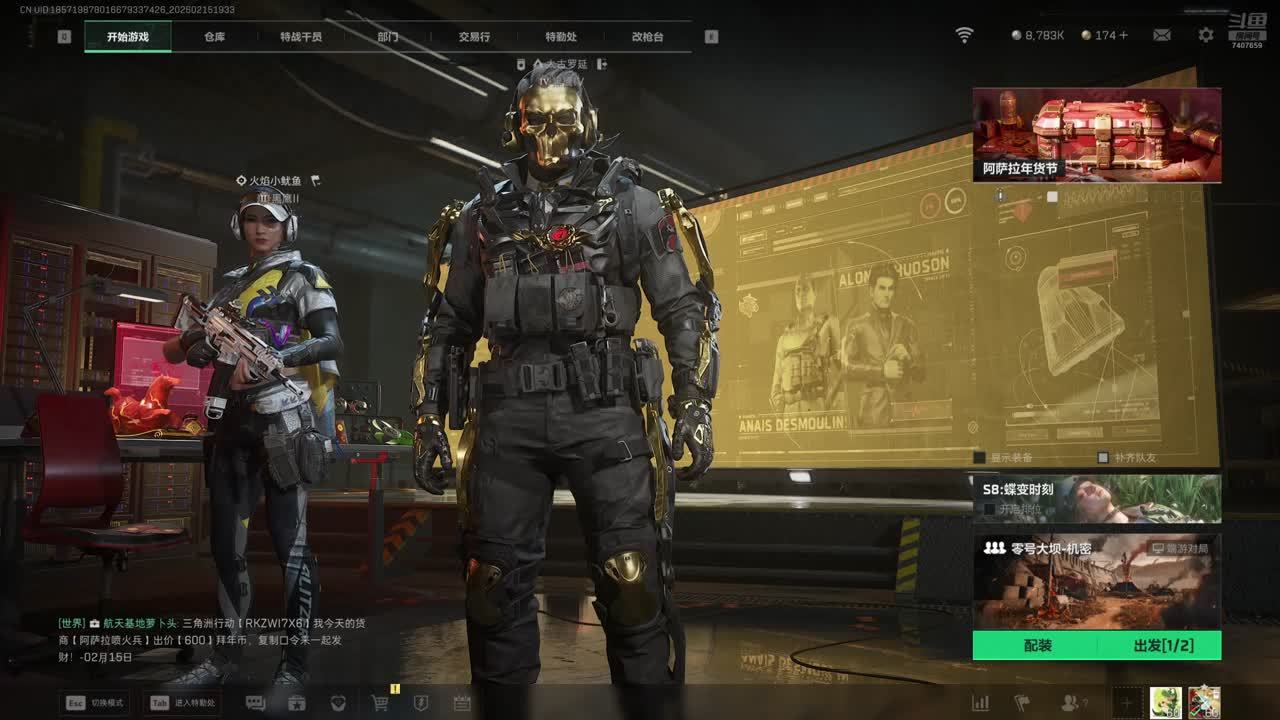Viewport: 1280px width, 720px height.
Task: Click the 出发[1/2] deploy button
Action: click(1163, 646)
